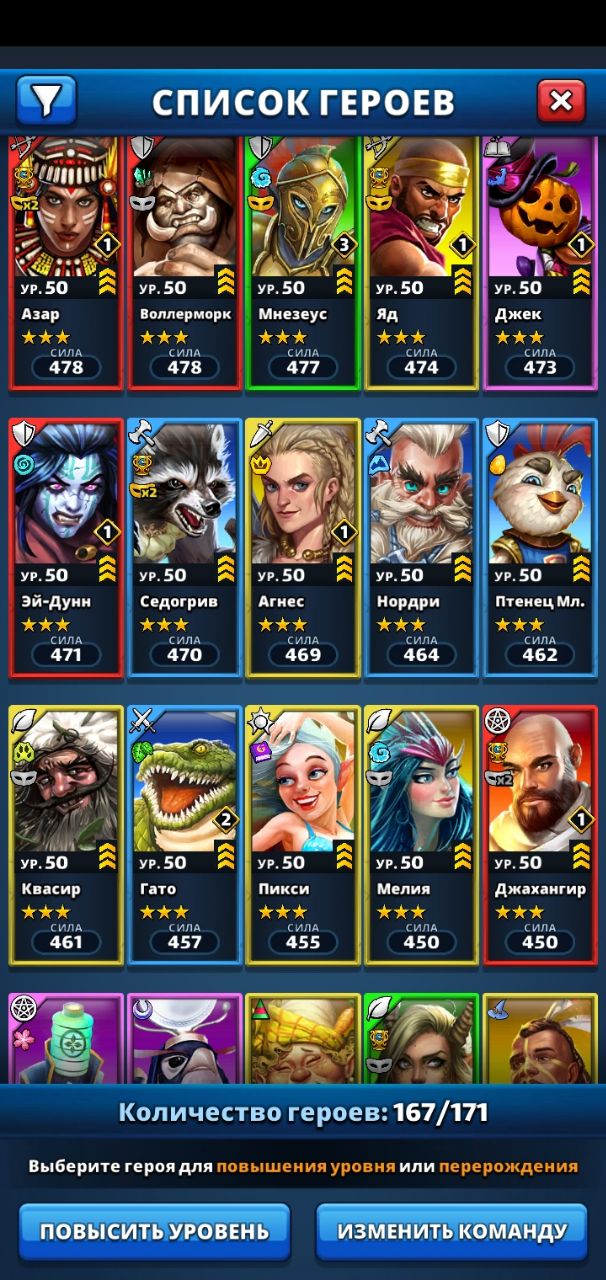Select the Мелия hero card
This screenshot has width=606, height=1280.
pyautogui.click(x=420, y=836)
